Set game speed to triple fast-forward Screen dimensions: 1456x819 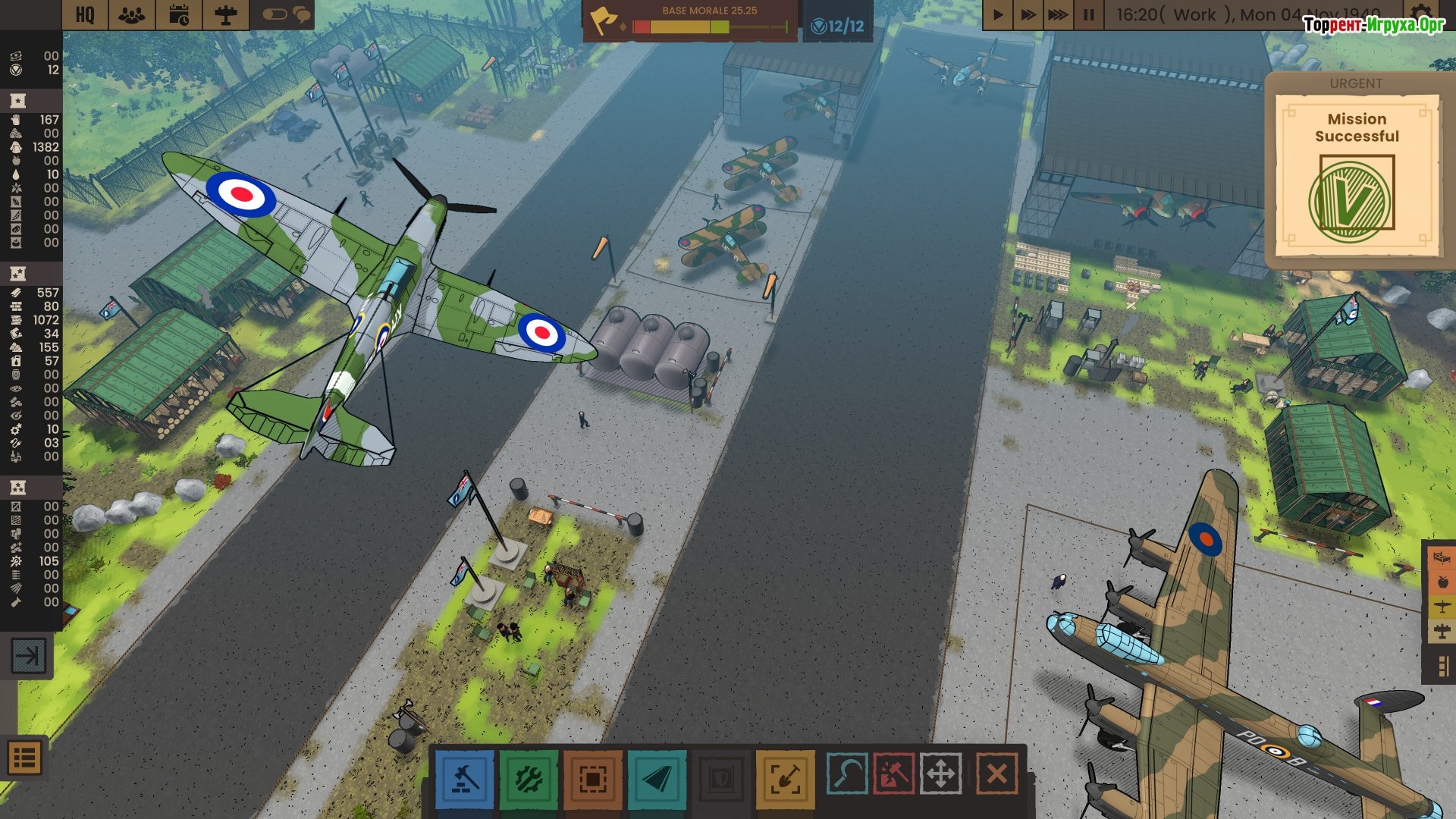(1058, 14)
